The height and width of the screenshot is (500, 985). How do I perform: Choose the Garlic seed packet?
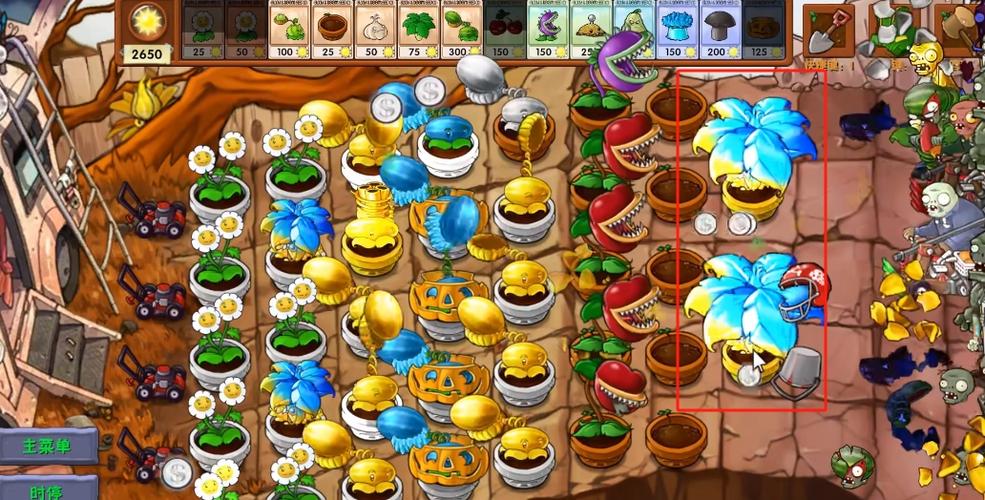375,30
